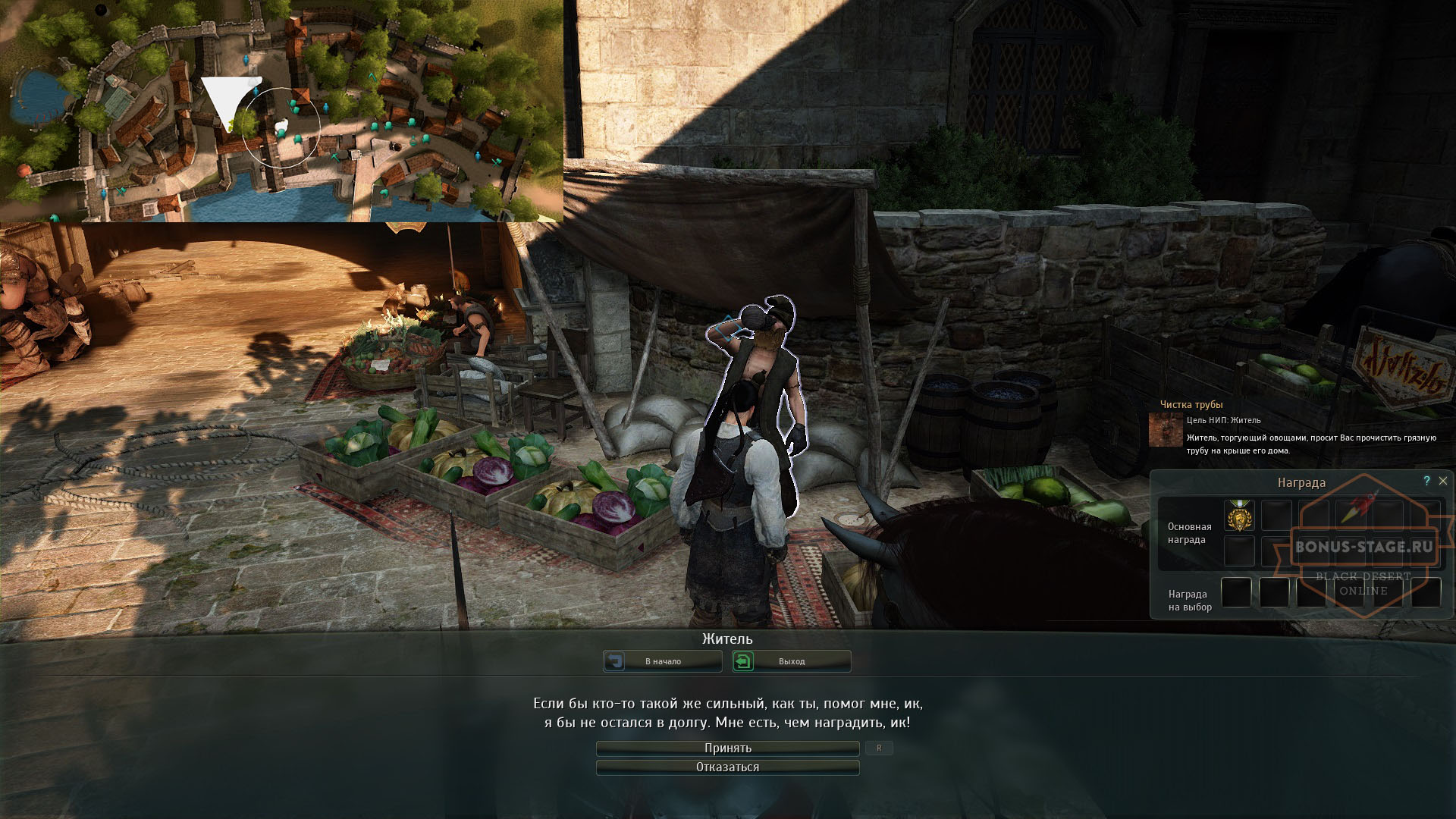Decline the quest with Отказаться
This screenshot has width=1456, height=819.
point(727,767)
